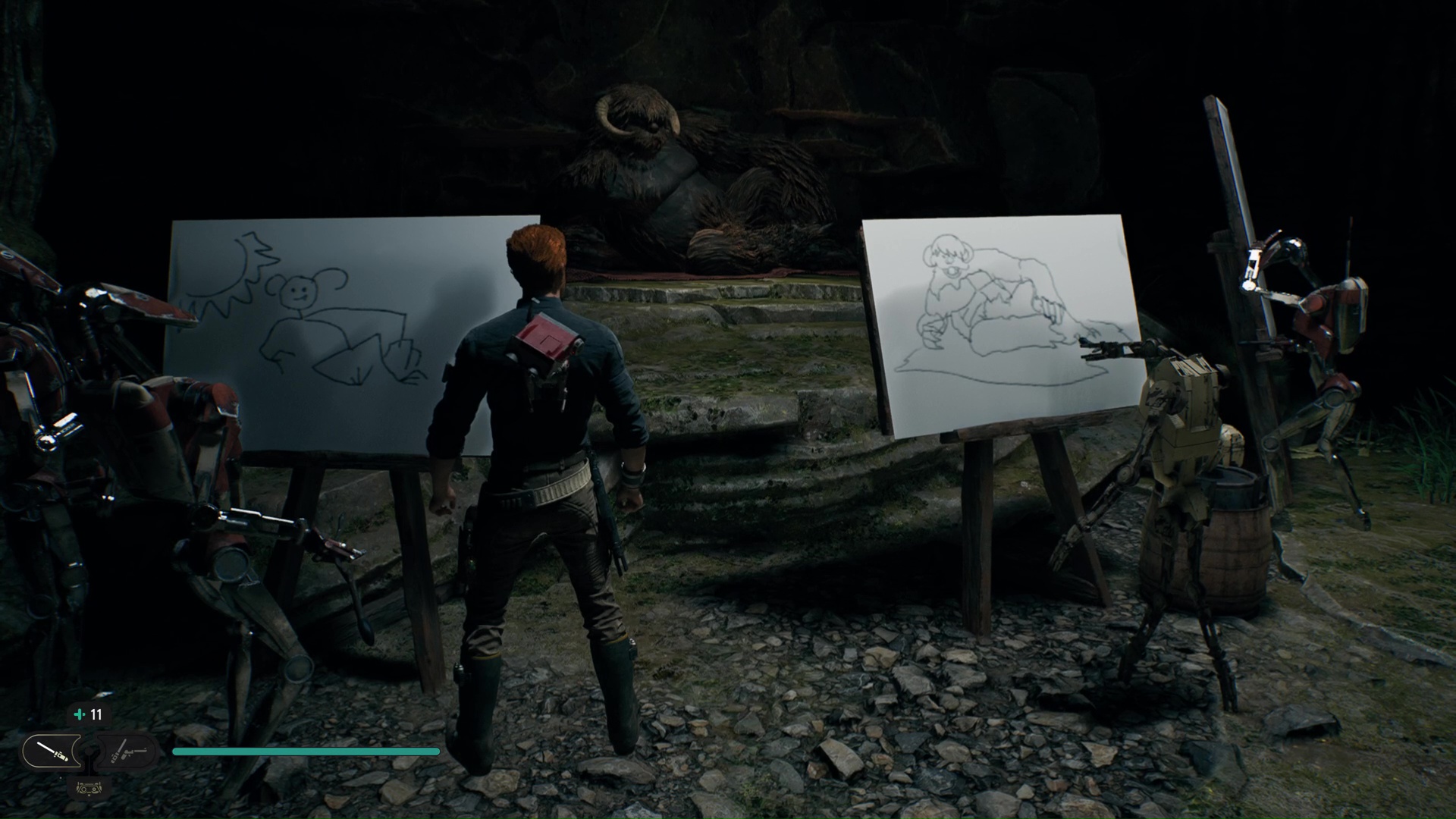Click the stim counter showing 11
1456x819 pixels.
[97, 714]
